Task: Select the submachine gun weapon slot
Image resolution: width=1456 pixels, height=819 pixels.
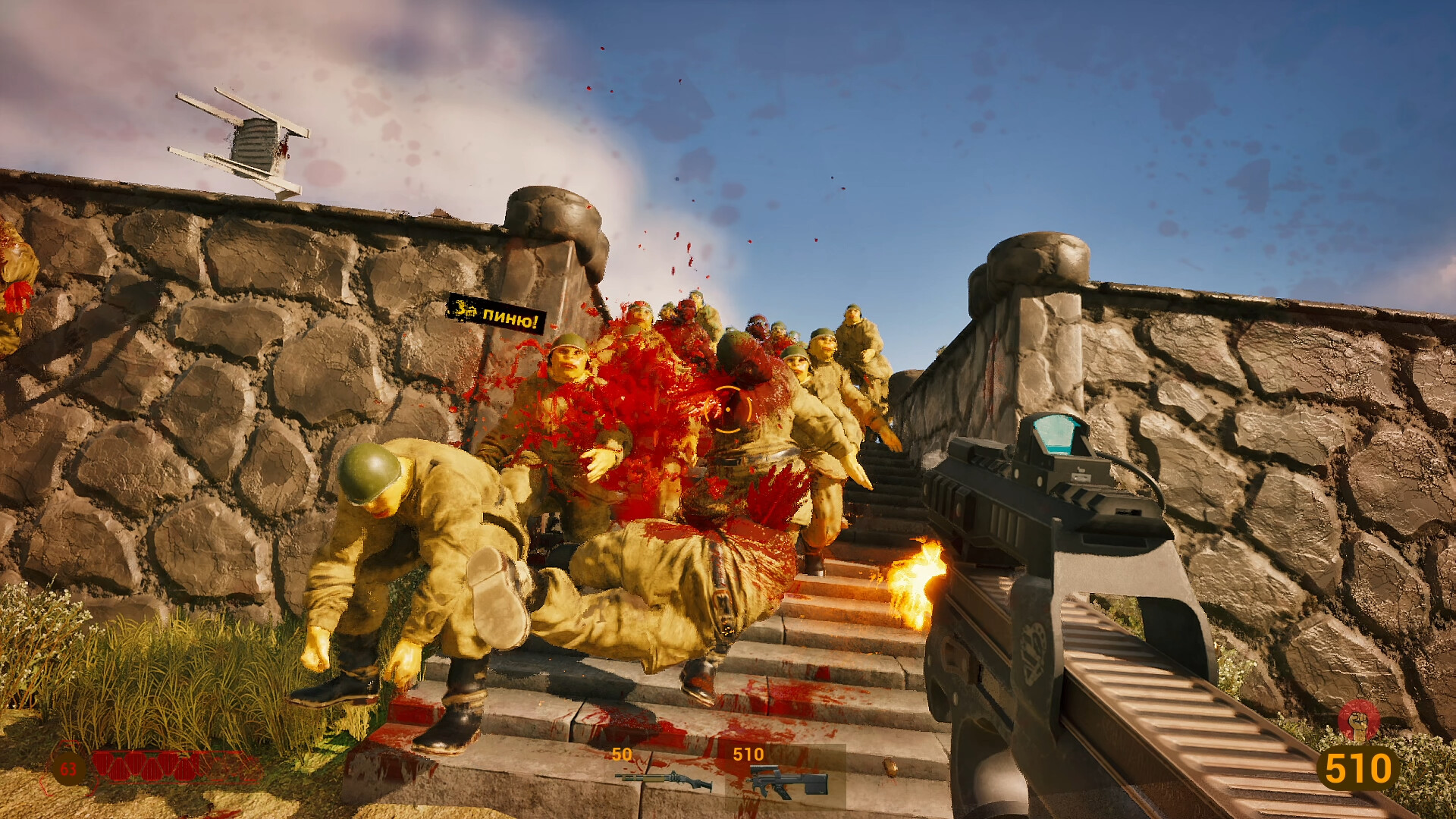Action: point(785,779)
